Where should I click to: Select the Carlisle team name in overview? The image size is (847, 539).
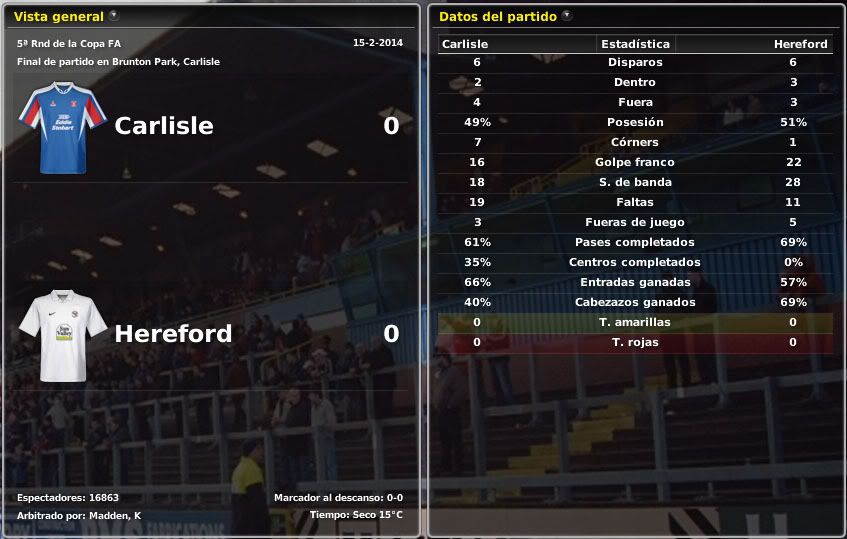(164, 126)
